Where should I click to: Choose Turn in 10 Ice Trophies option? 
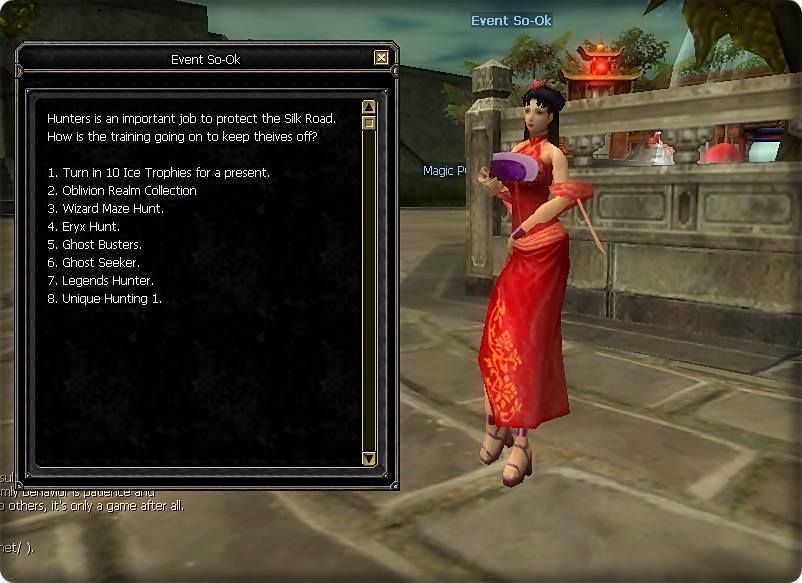158,173
